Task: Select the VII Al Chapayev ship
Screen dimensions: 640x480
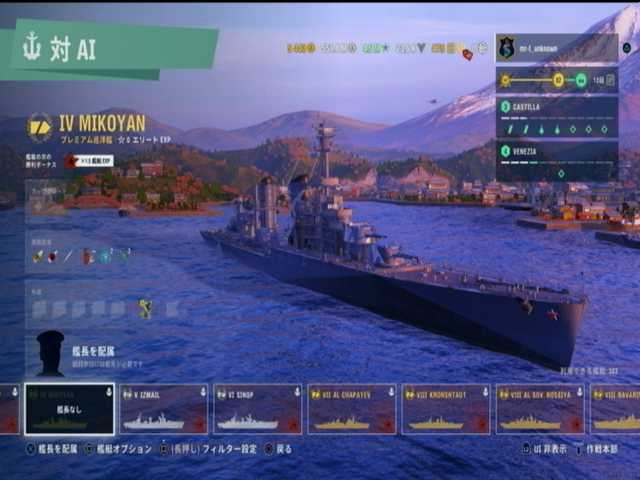Action: 351,409
